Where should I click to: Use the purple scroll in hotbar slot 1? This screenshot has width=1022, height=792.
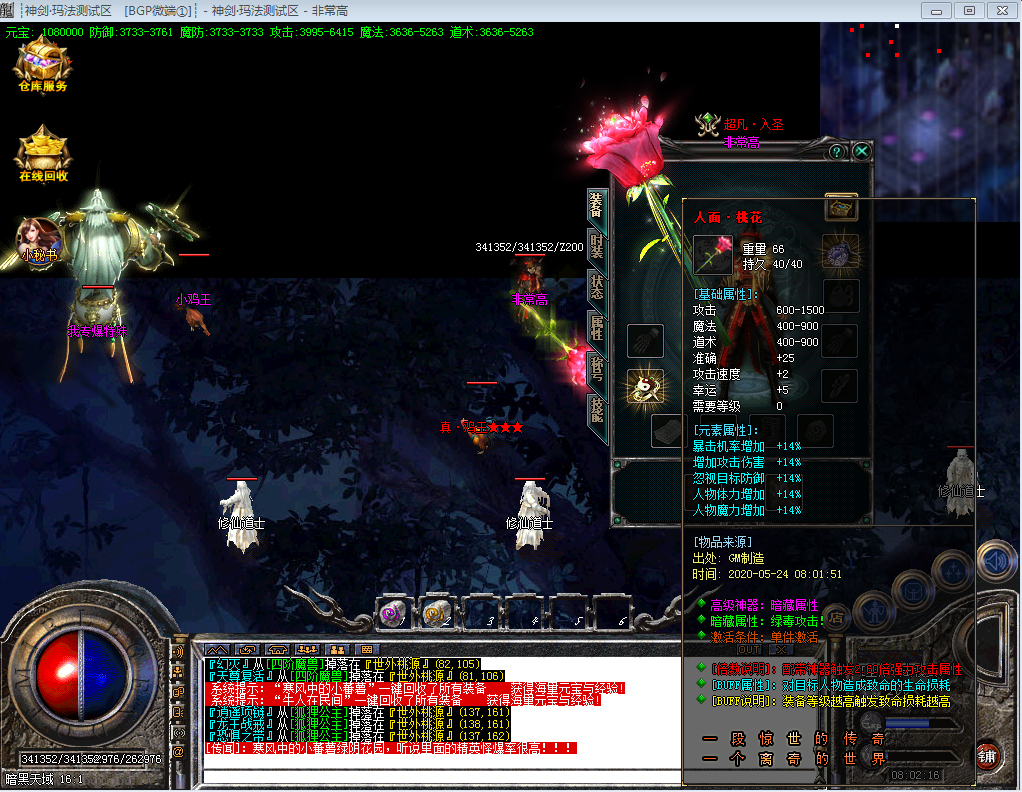tap(392, 613)
